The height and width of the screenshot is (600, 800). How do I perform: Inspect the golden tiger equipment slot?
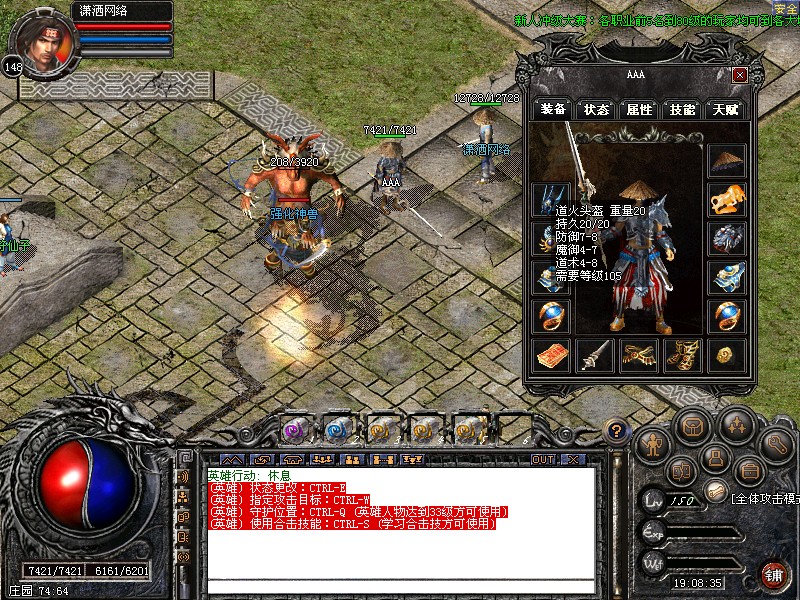pyautogui.click(x=727, y=199)
